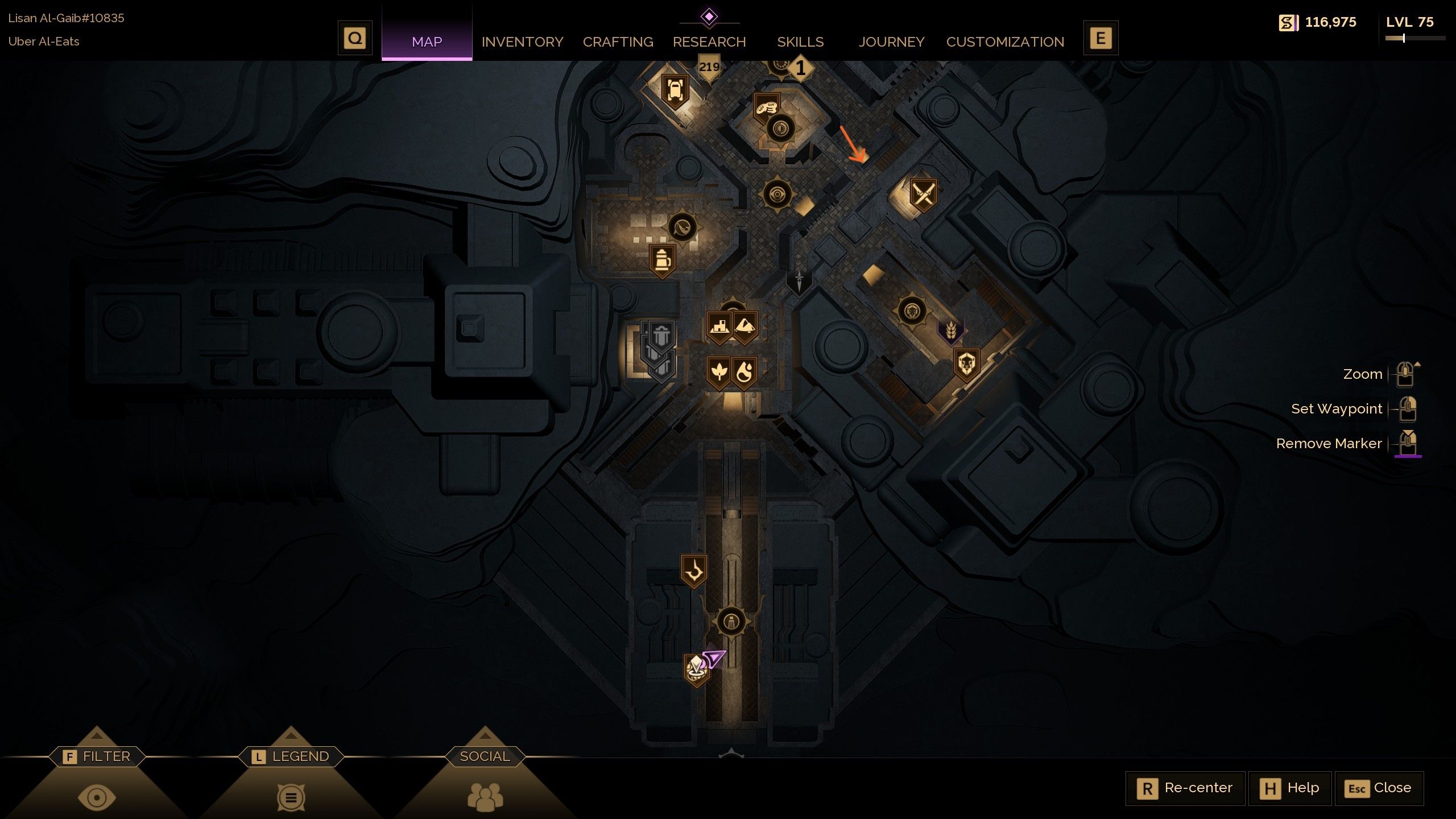The height and width of the screenshot is (819, 1456).
Task: Click the eye emblem map marker
Action: [x=779, y=192]
